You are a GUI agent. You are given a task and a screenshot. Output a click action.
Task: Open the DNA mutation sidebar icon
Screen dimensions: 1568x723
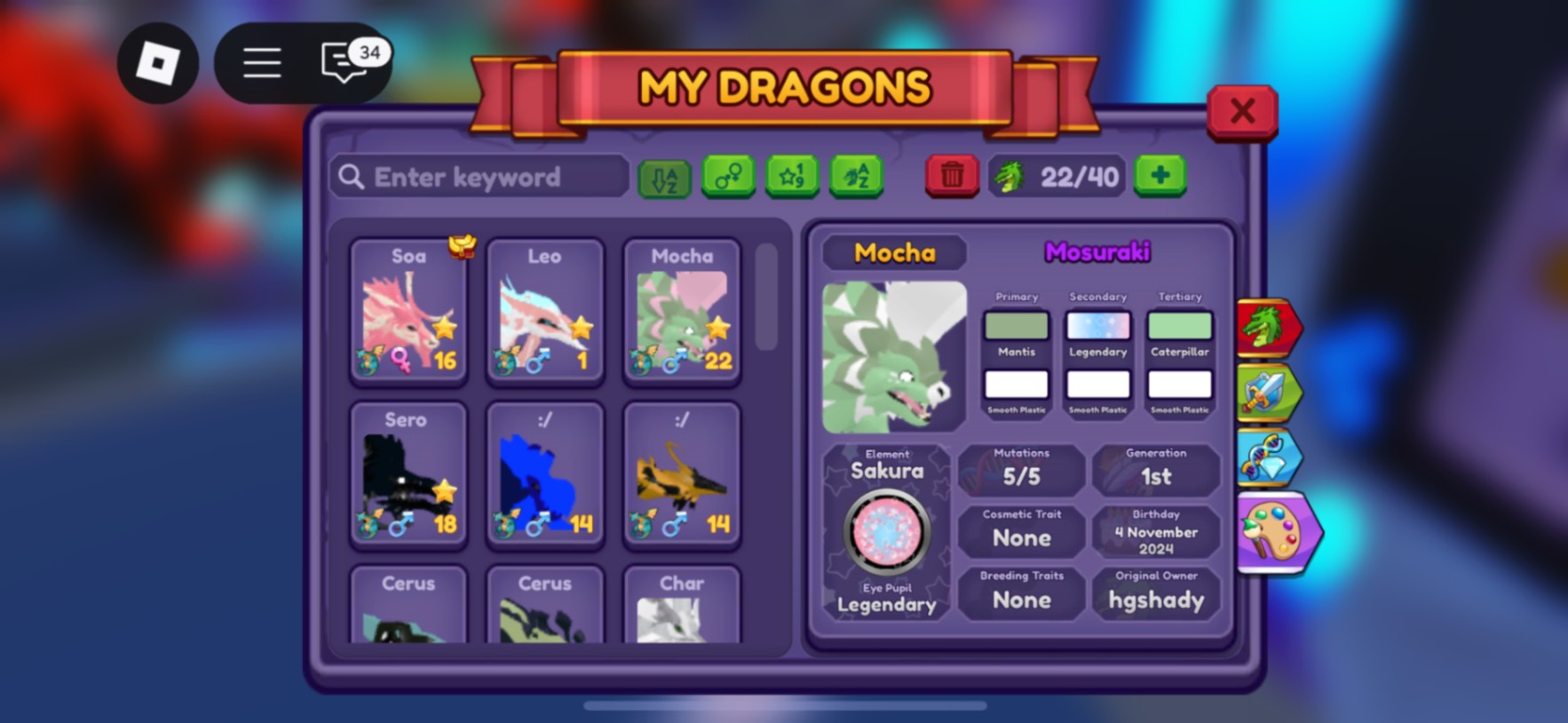click(x=1270, y=459)
